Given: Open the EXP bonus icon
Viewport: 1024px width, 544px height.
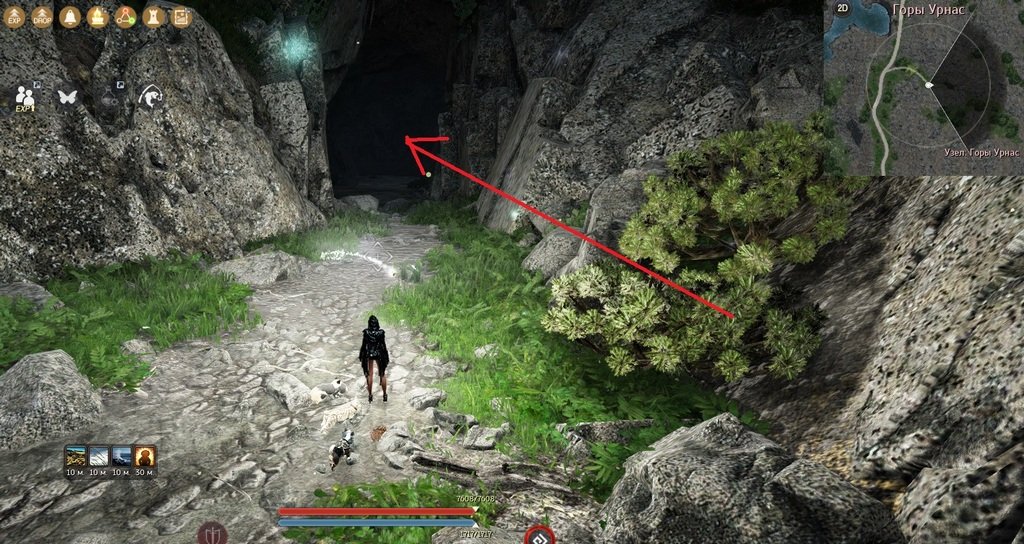Looking at the screenshot, I should pos(15,17).
